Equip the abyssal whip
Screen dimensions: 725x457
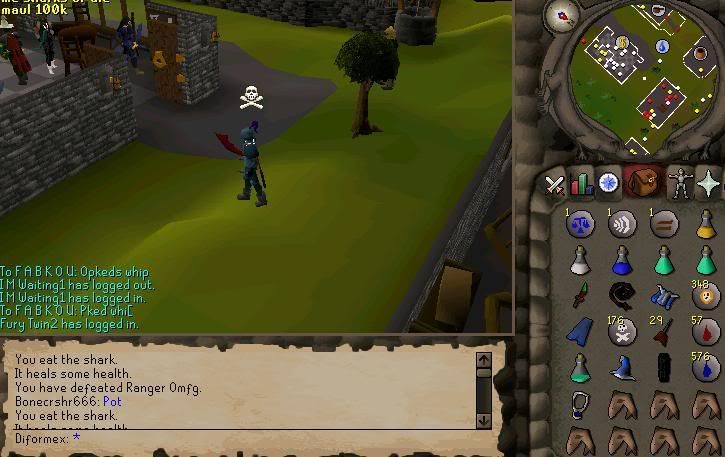click(x=623, y=295)
